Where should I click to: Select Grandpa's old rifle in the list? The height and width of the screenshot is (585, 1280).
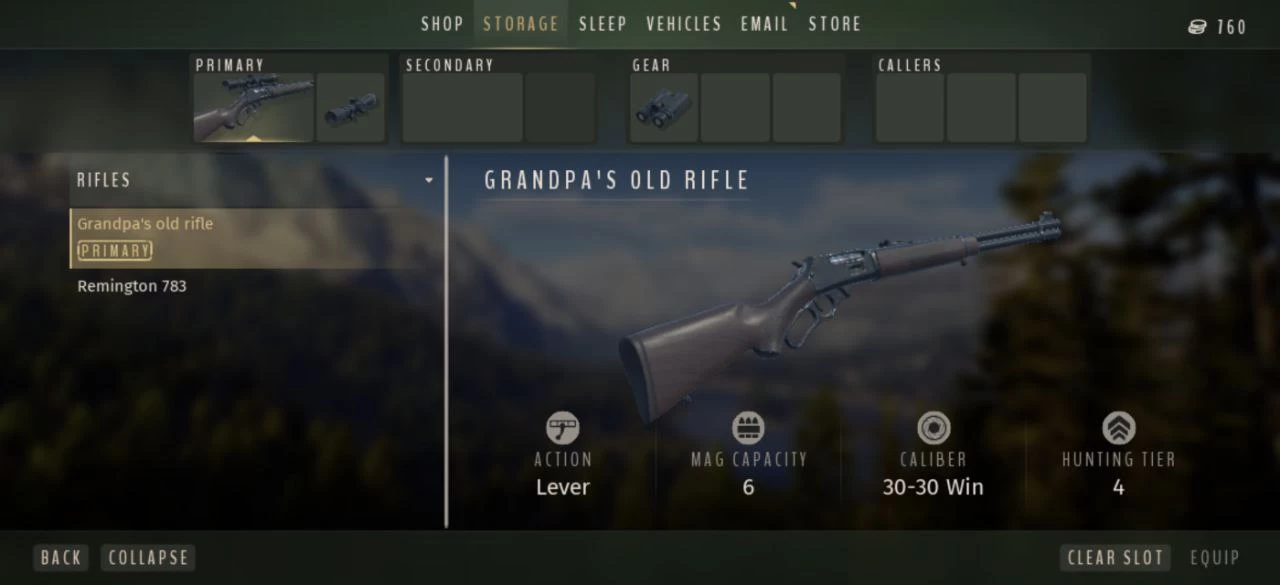pos(146,224)
